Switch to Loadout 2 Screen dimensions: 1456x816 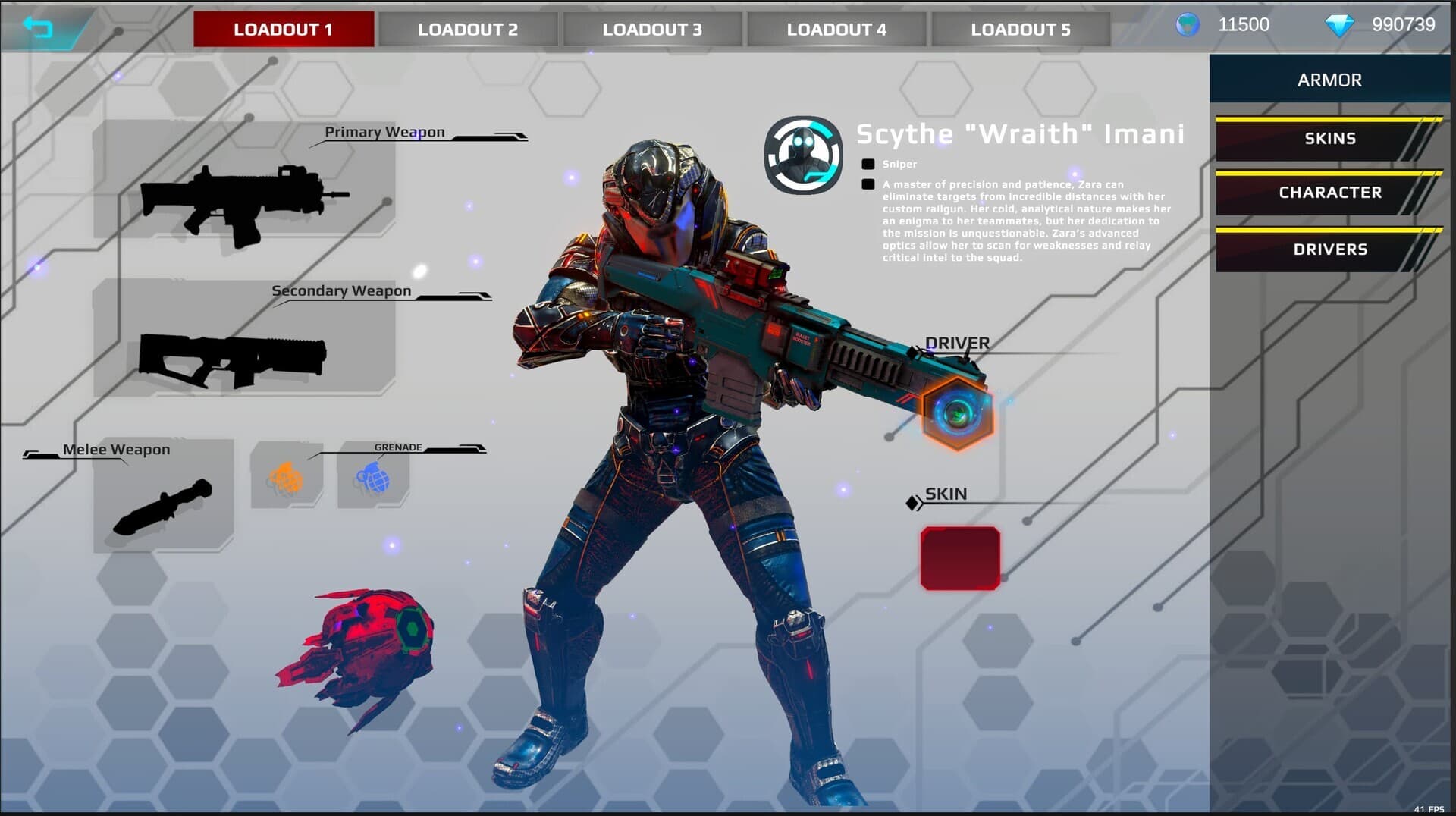468,30
